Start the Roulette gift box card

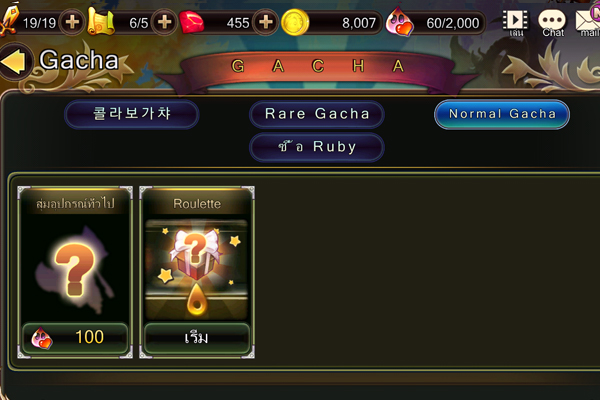click(x=195, y=270)
